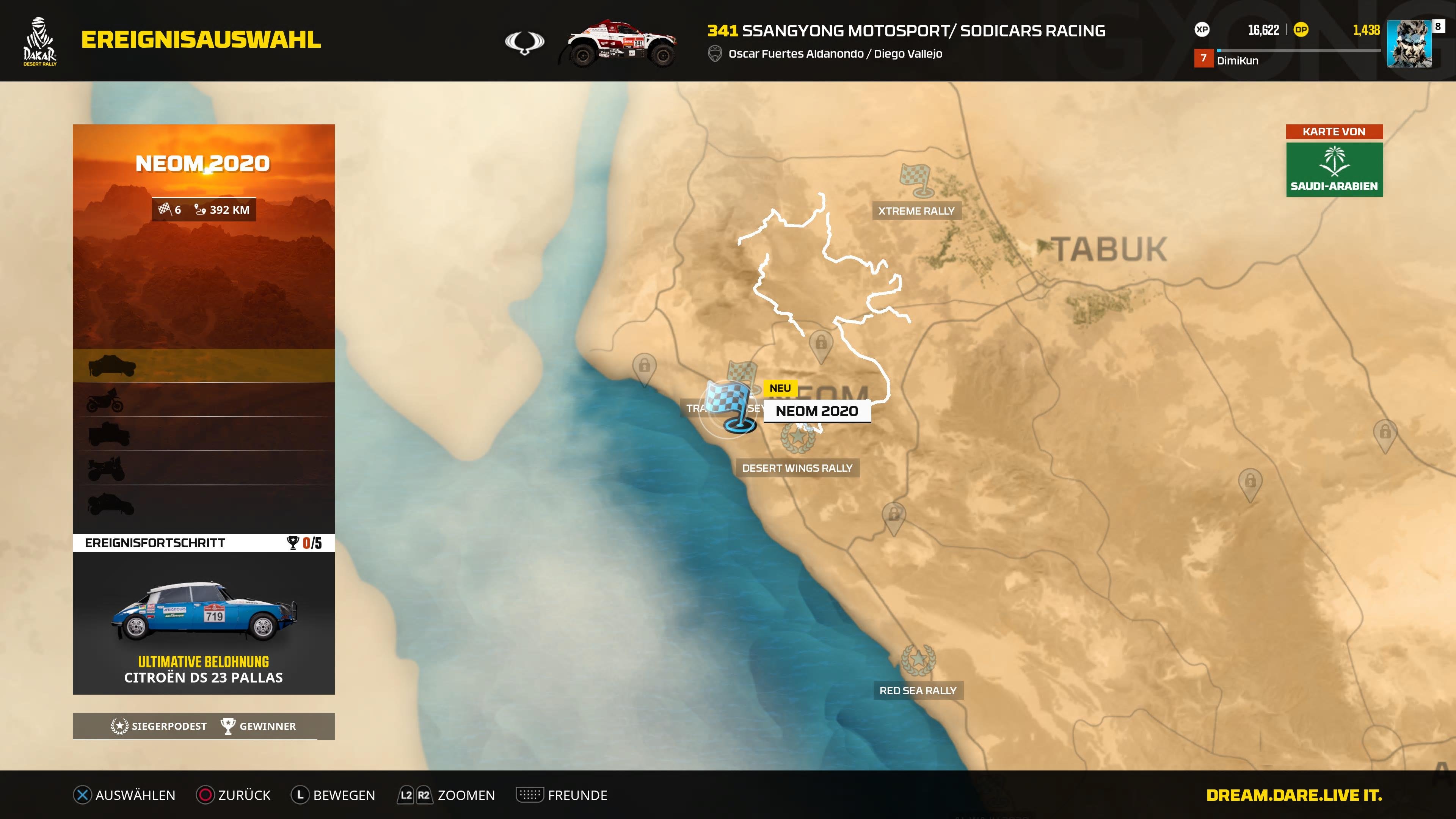Select the highlighted car class row
The image size is (1456, 819).
tap(204, 367)
